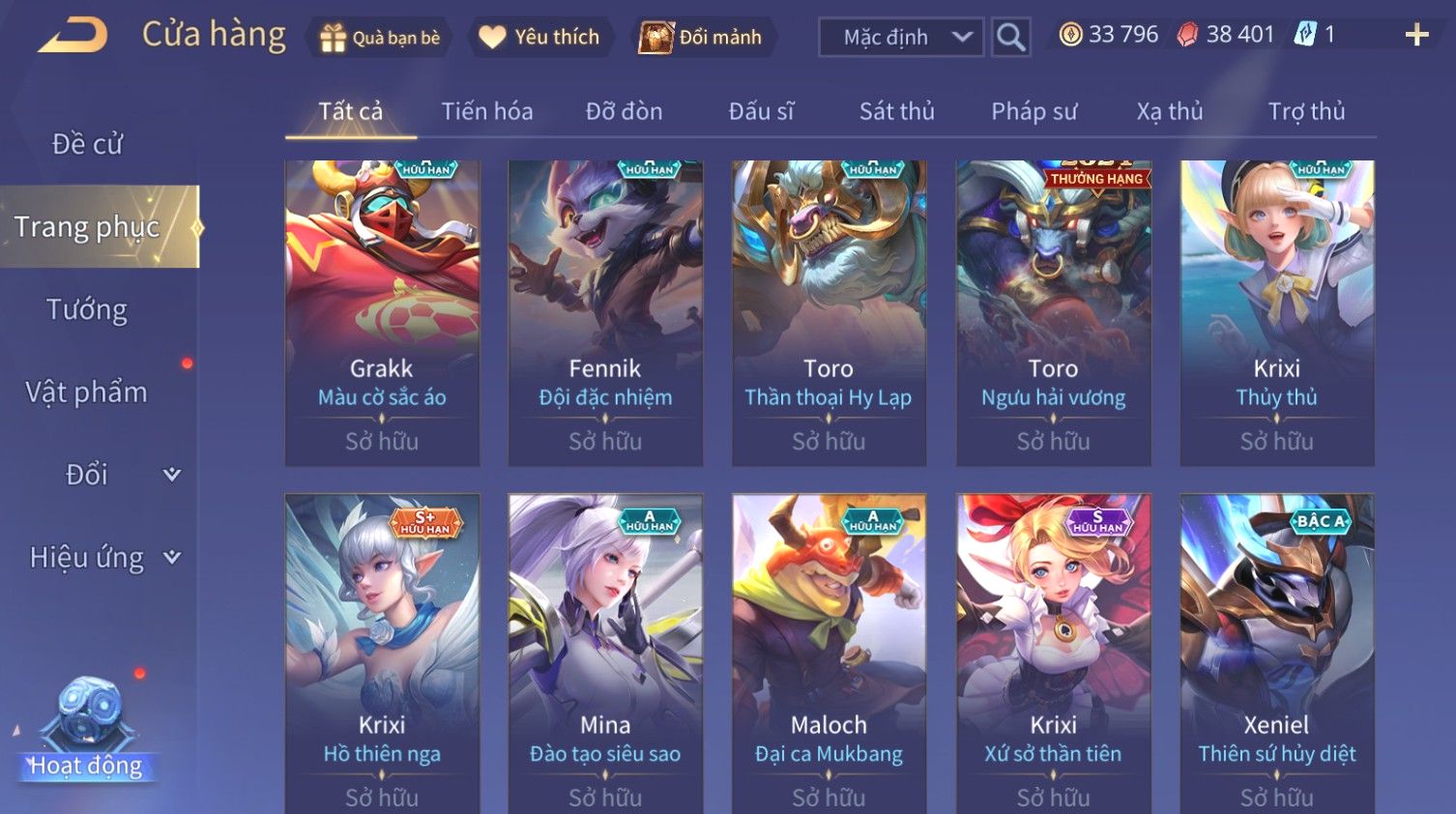The height and width of the screenshot is (814, 1456).
Task: Switch to the Pháp sư tab
Action: pos(1034,111)
